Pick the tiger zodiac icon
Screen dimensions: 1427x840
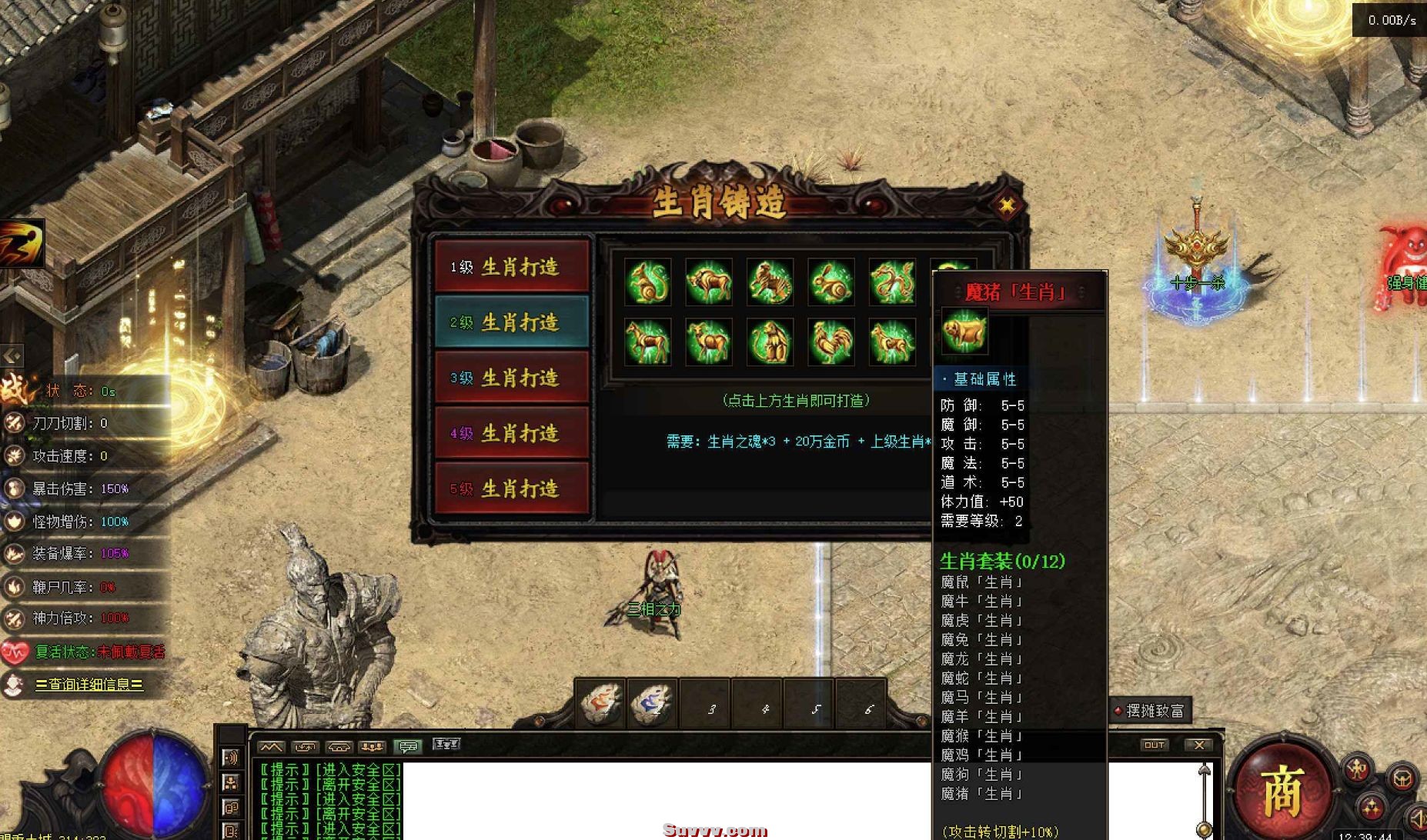(770, 282)
